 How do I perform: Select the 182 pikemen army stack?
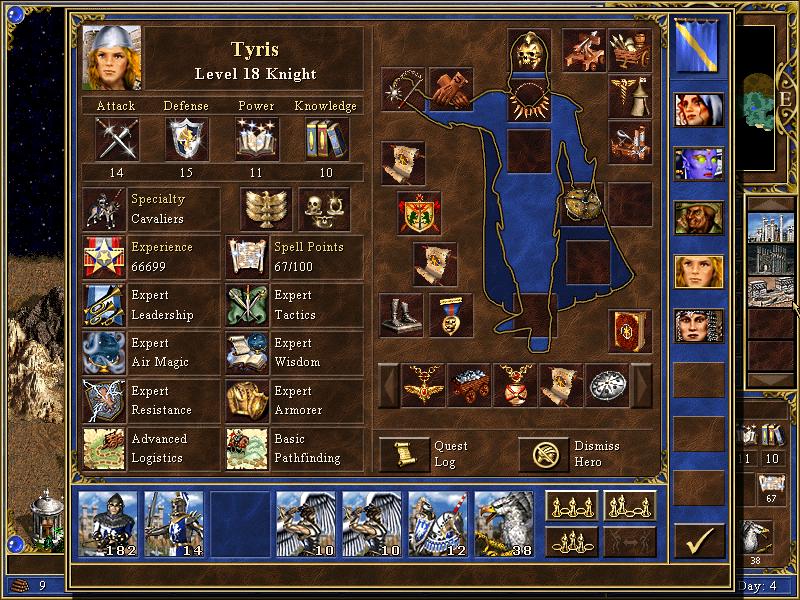pos(107,520)
